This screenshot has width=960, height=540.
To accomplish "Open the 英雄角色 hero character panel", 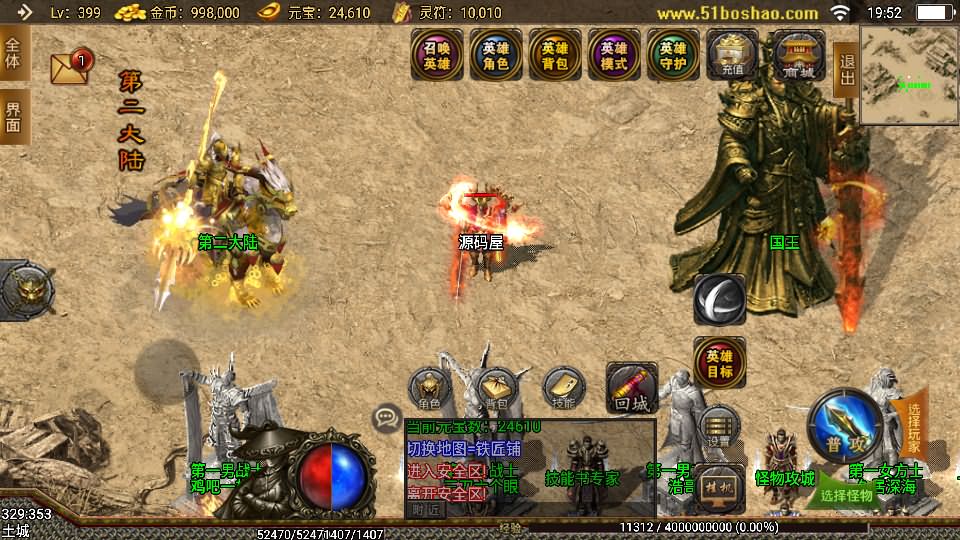I will (x=496, y=56).
